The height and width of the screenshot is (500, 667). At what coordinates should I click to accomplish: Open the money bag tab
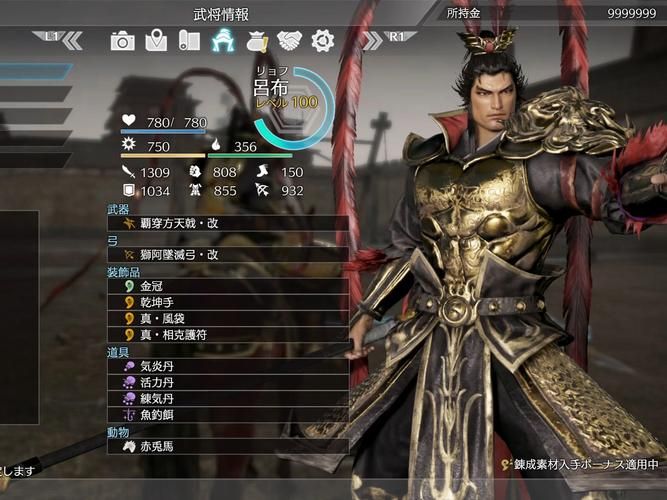(256, 41)
